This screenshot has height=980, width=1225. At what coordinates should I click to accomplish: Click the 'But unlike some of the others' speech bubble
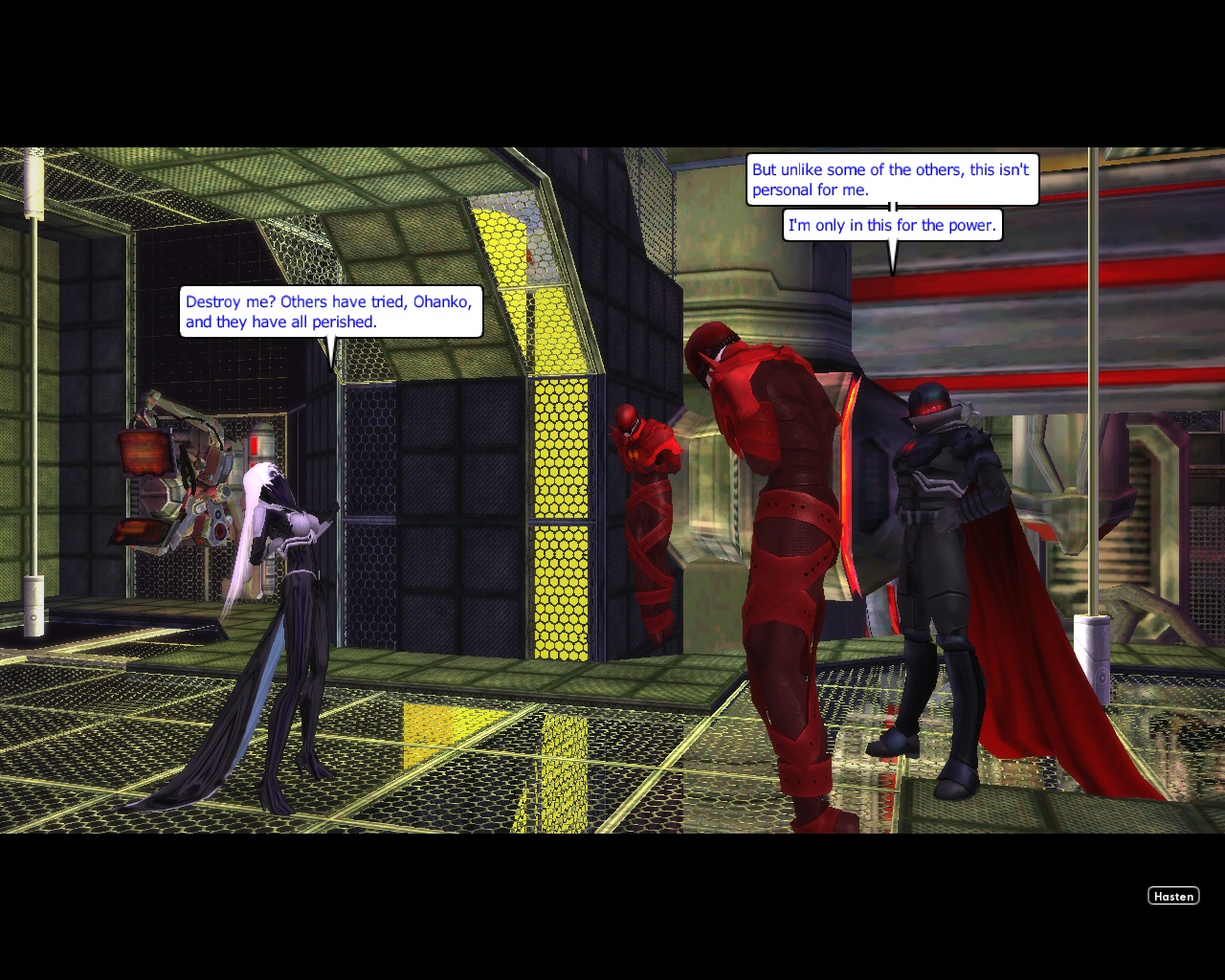click(x=889, y=179)
